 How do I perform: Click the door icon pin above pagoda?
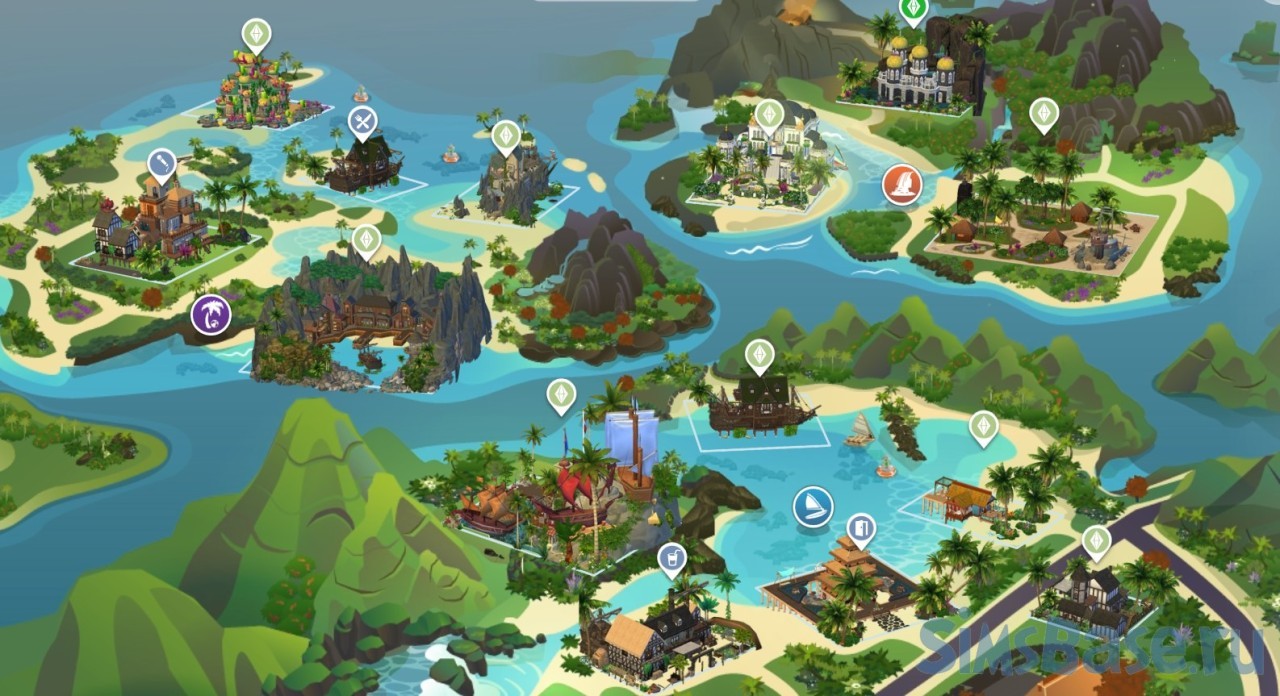[860, 529]
